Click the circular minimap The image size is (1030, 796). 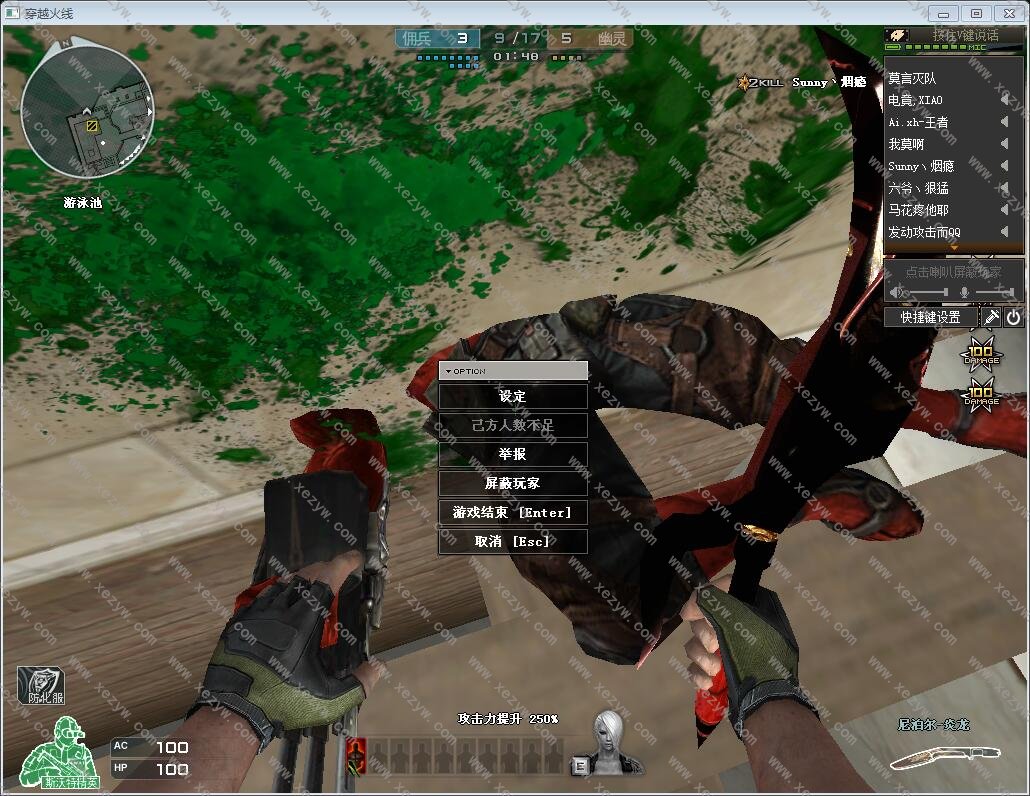pos(87,113)
